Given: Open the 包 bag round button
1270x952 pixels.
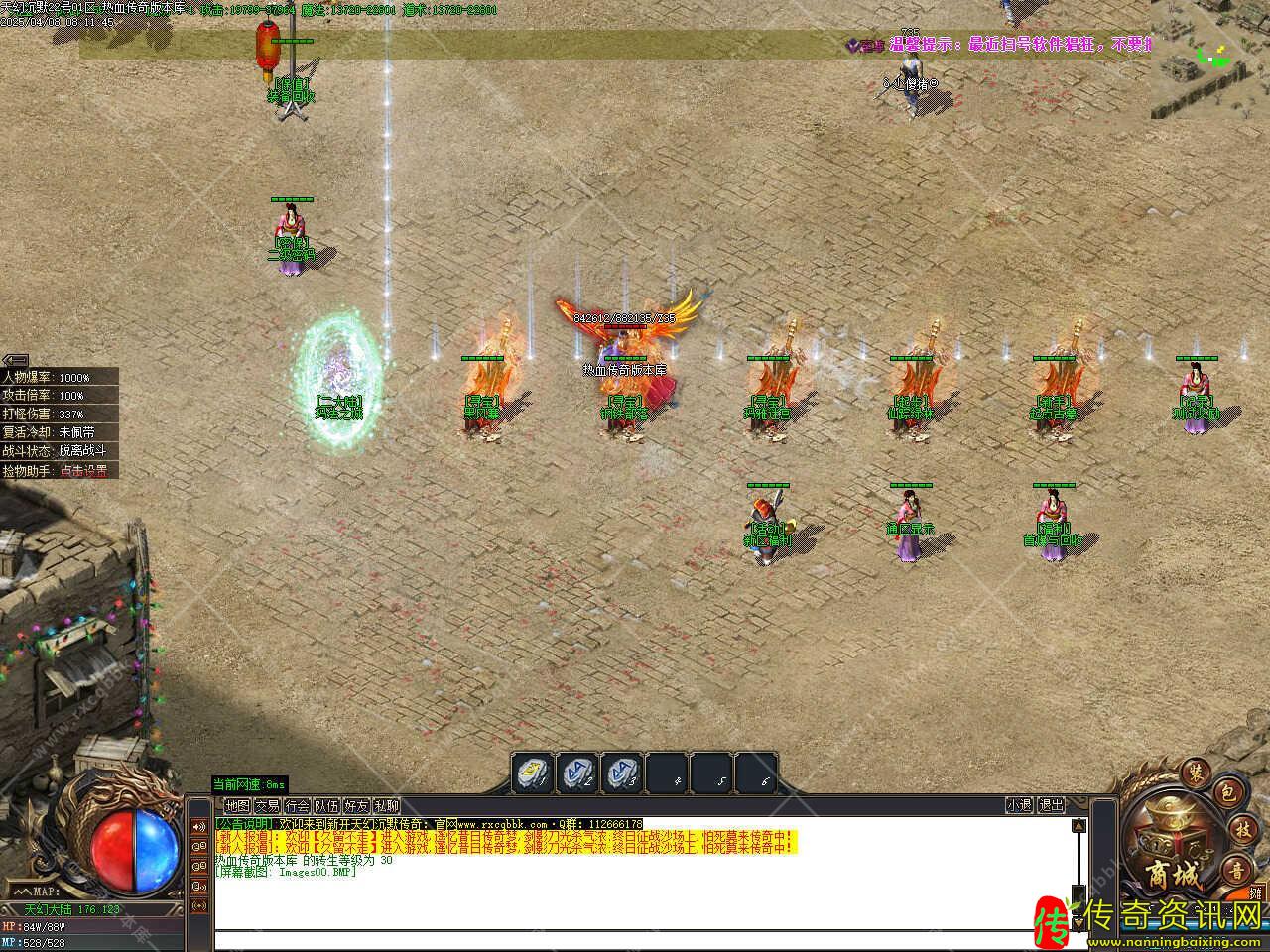Looking at the screenshot, I should [1225, 792].
